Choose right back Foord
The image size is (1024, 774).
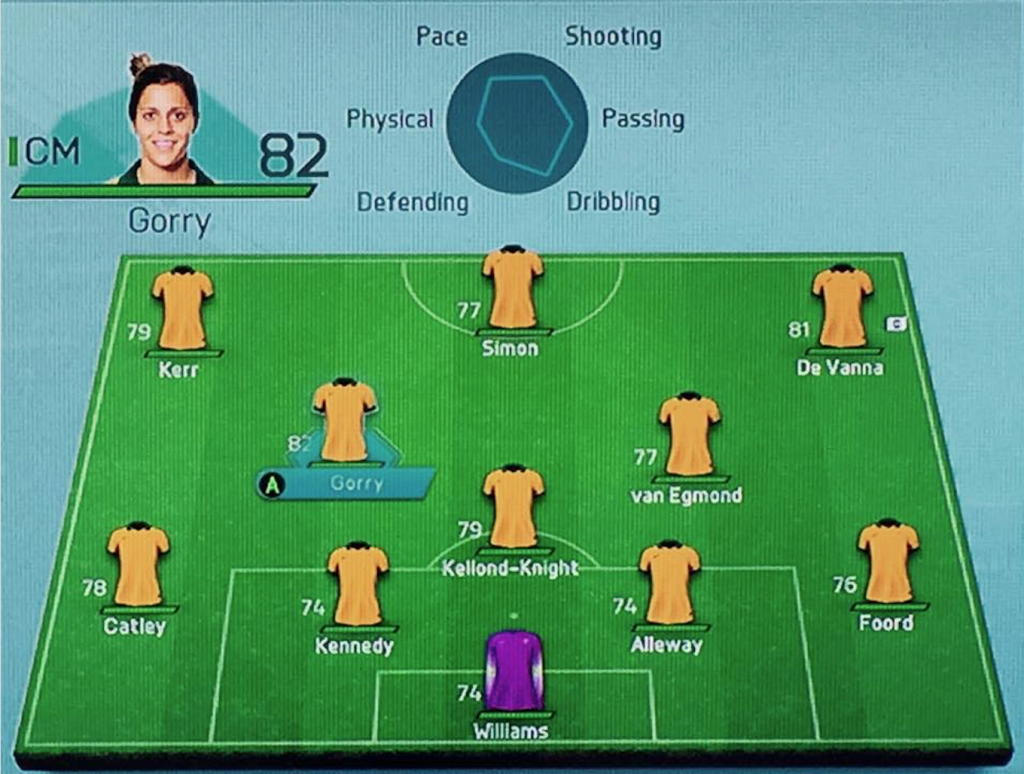pyautogui.click(x=887, y=563)
